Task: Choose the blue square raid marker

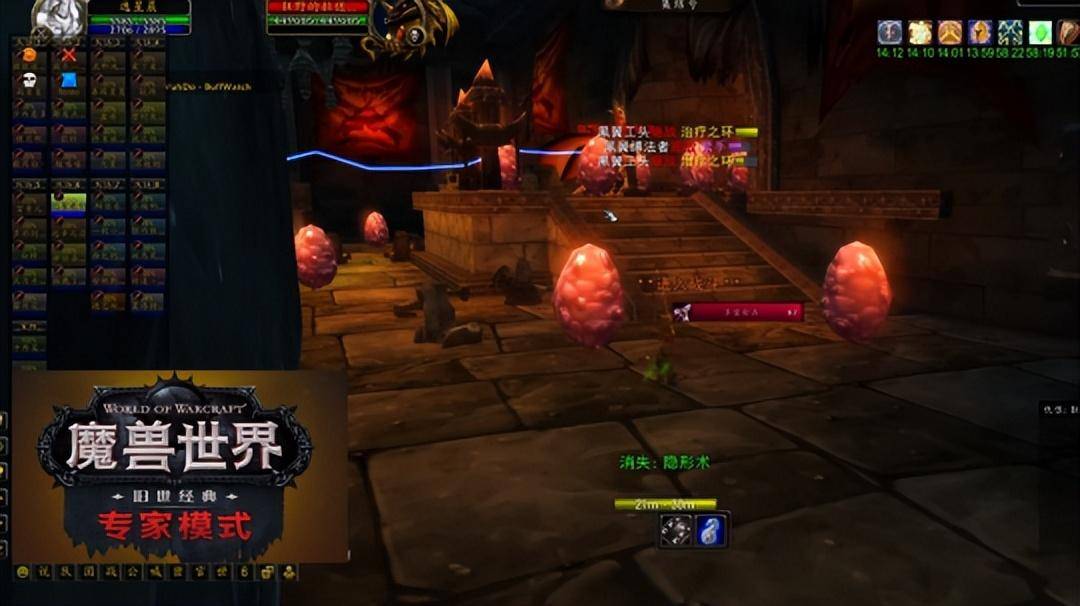Action: 68,80
